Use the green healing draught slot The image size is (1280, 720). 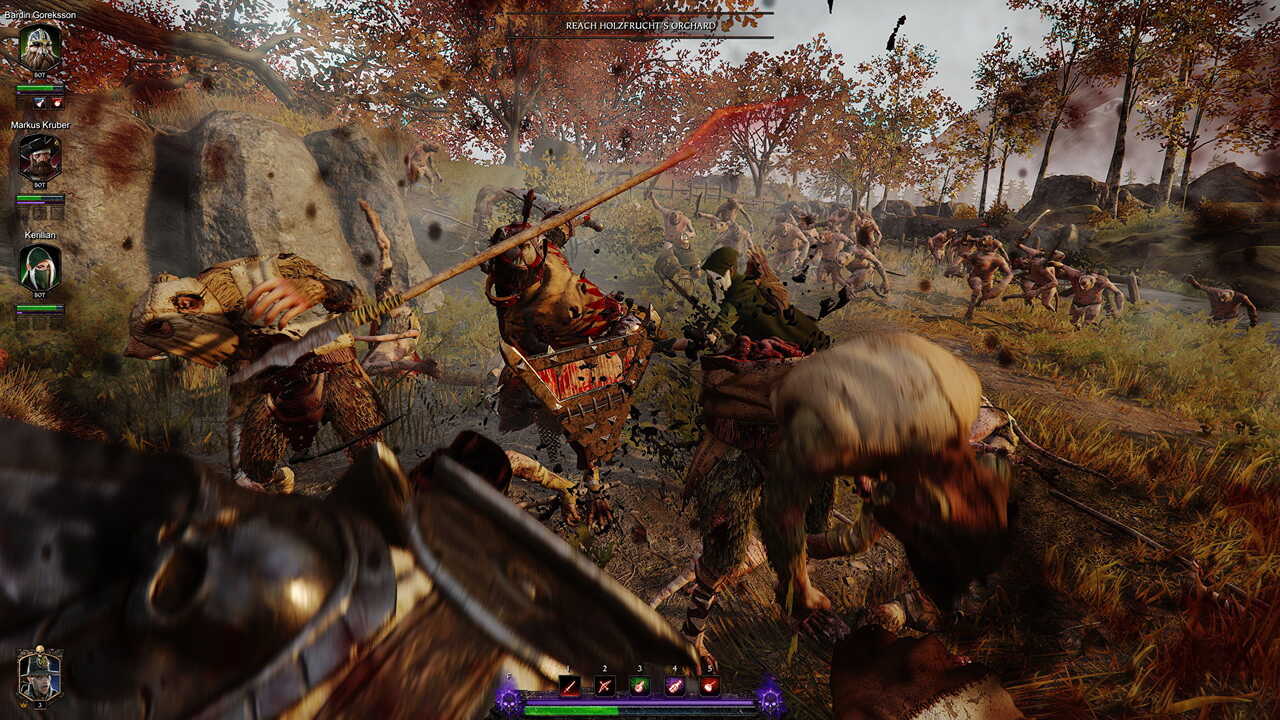[x=639, y=685]
